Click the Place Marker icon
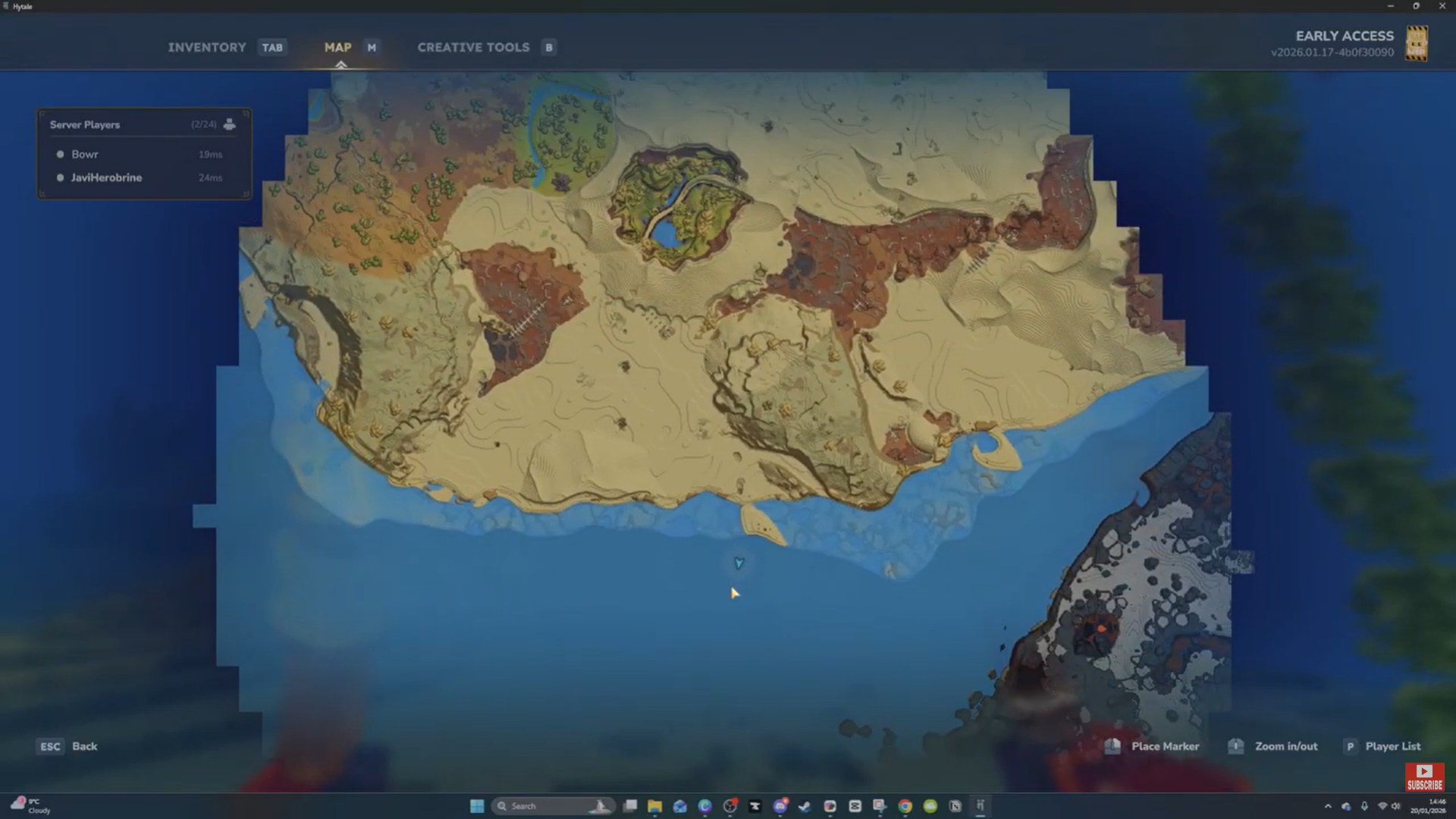 tap(1113, 746)
